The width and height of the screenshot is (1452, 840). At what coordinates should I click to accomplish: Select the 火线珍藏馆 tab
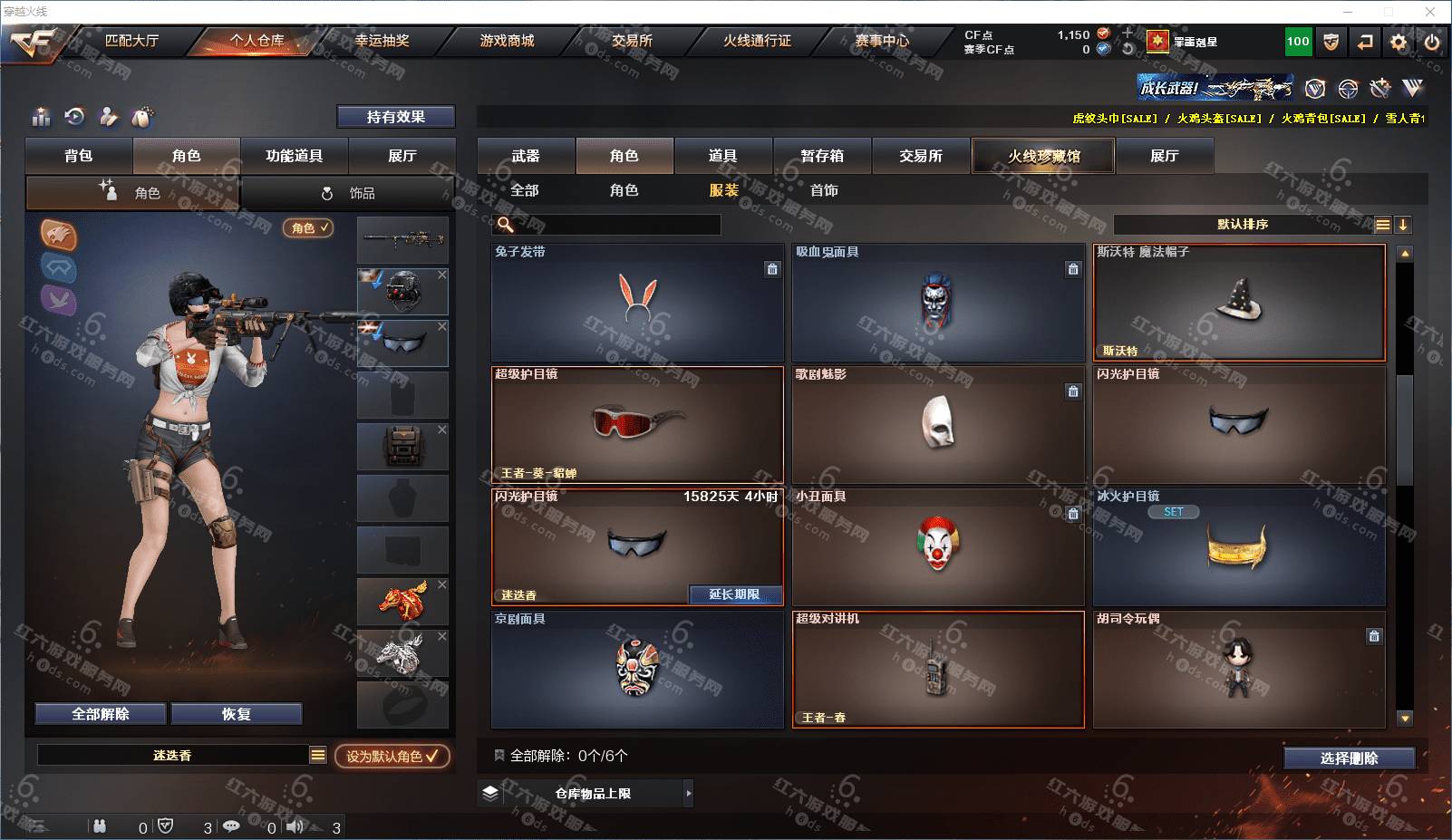pos(1043,156)
